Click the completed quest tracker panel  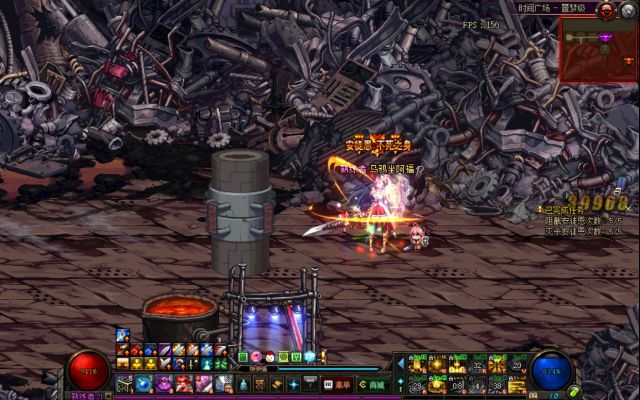click(x=582, y=220)
